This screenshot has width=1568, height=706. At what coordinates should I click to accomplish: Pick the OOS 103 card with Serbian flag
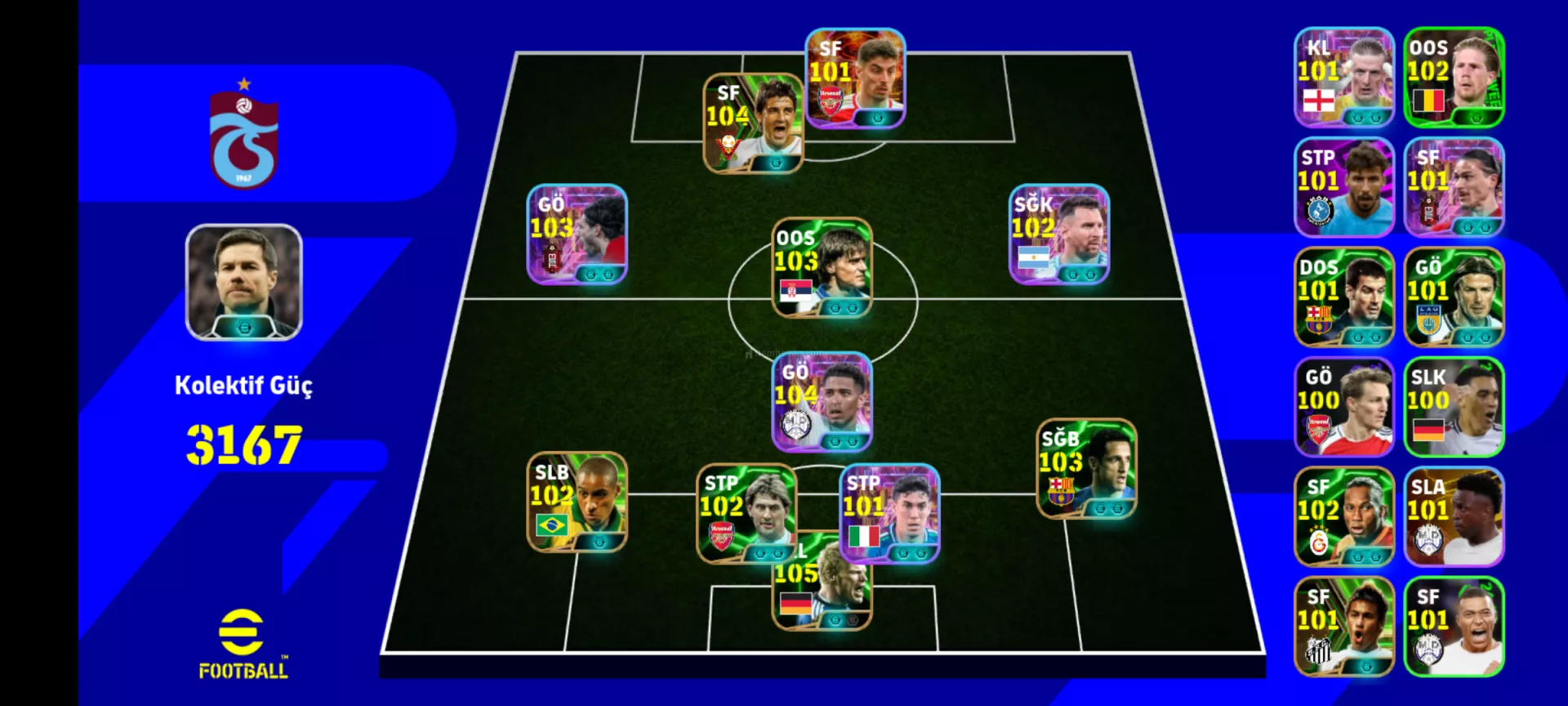click(822, 267)
